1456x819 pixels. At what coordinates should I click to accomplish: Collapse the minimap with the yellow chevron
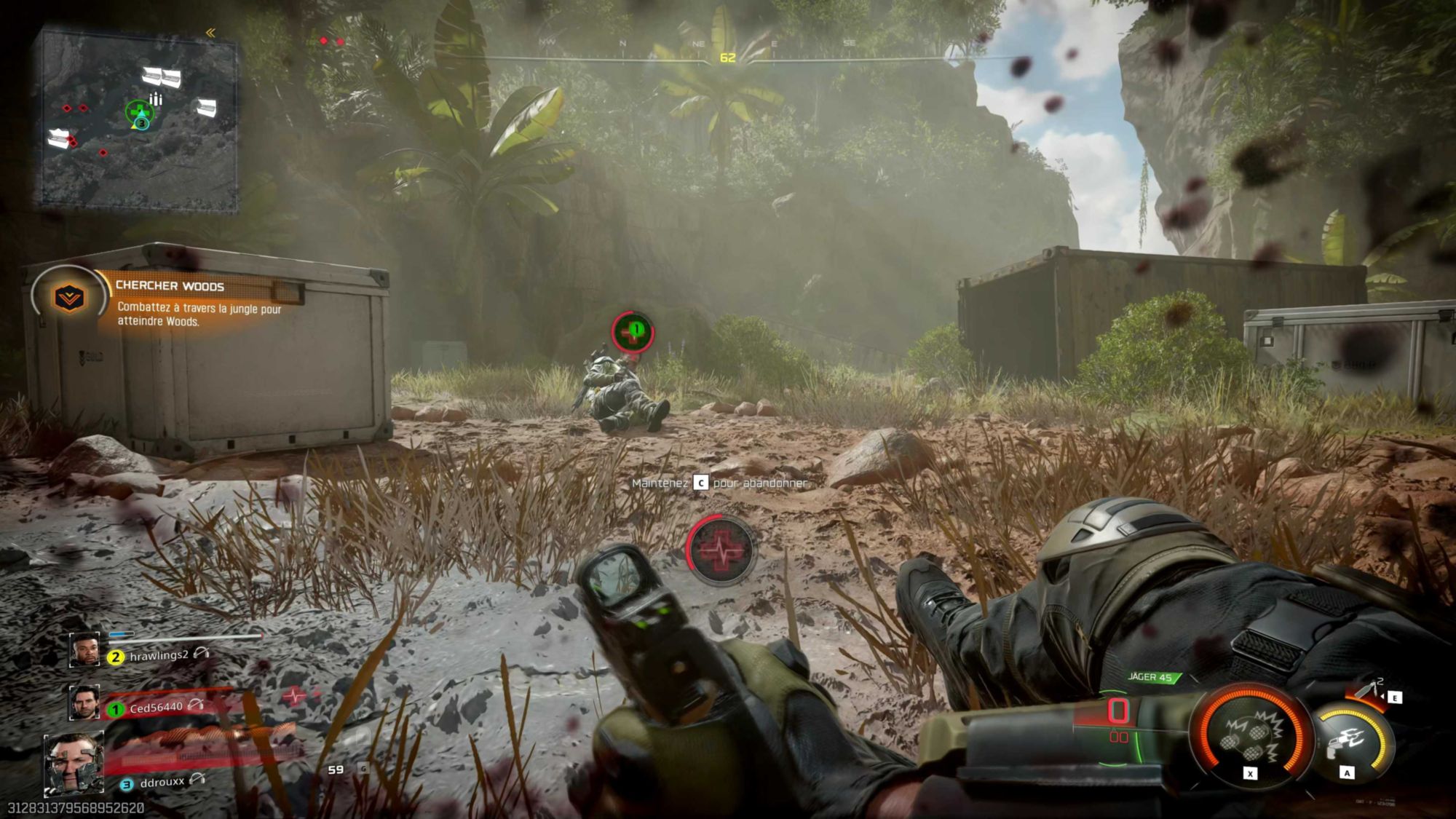(210, 33)
